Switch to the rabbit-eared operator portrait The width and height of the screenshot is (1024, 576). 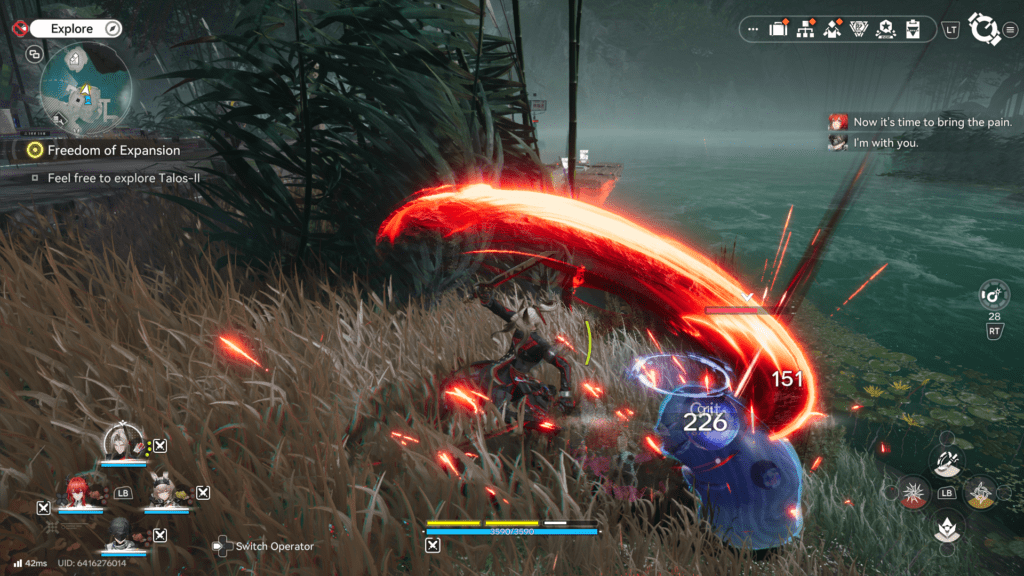[x=162, y=490]
